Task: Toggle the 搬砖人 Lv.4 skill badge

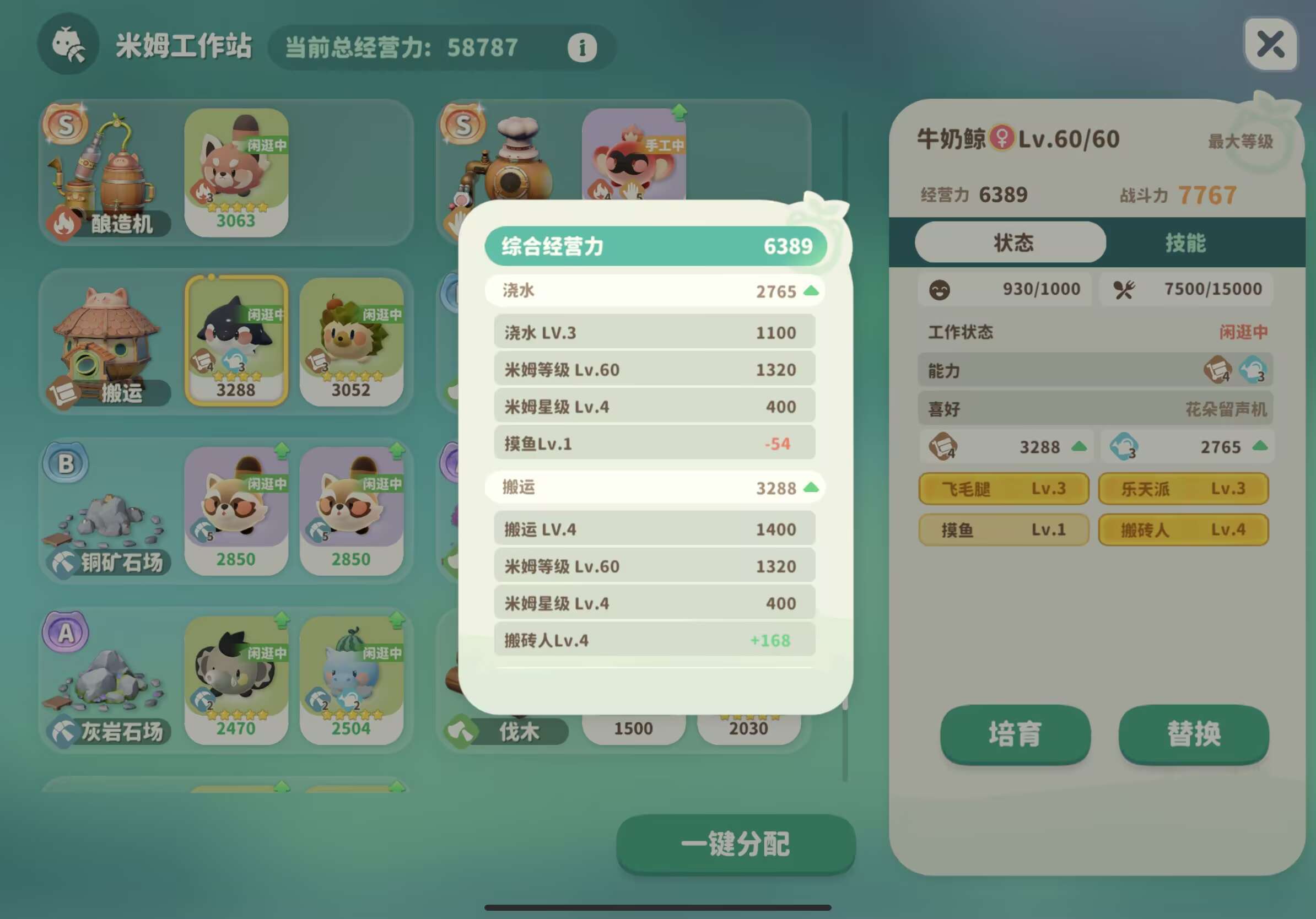Action: click(x=1183, y=529)
